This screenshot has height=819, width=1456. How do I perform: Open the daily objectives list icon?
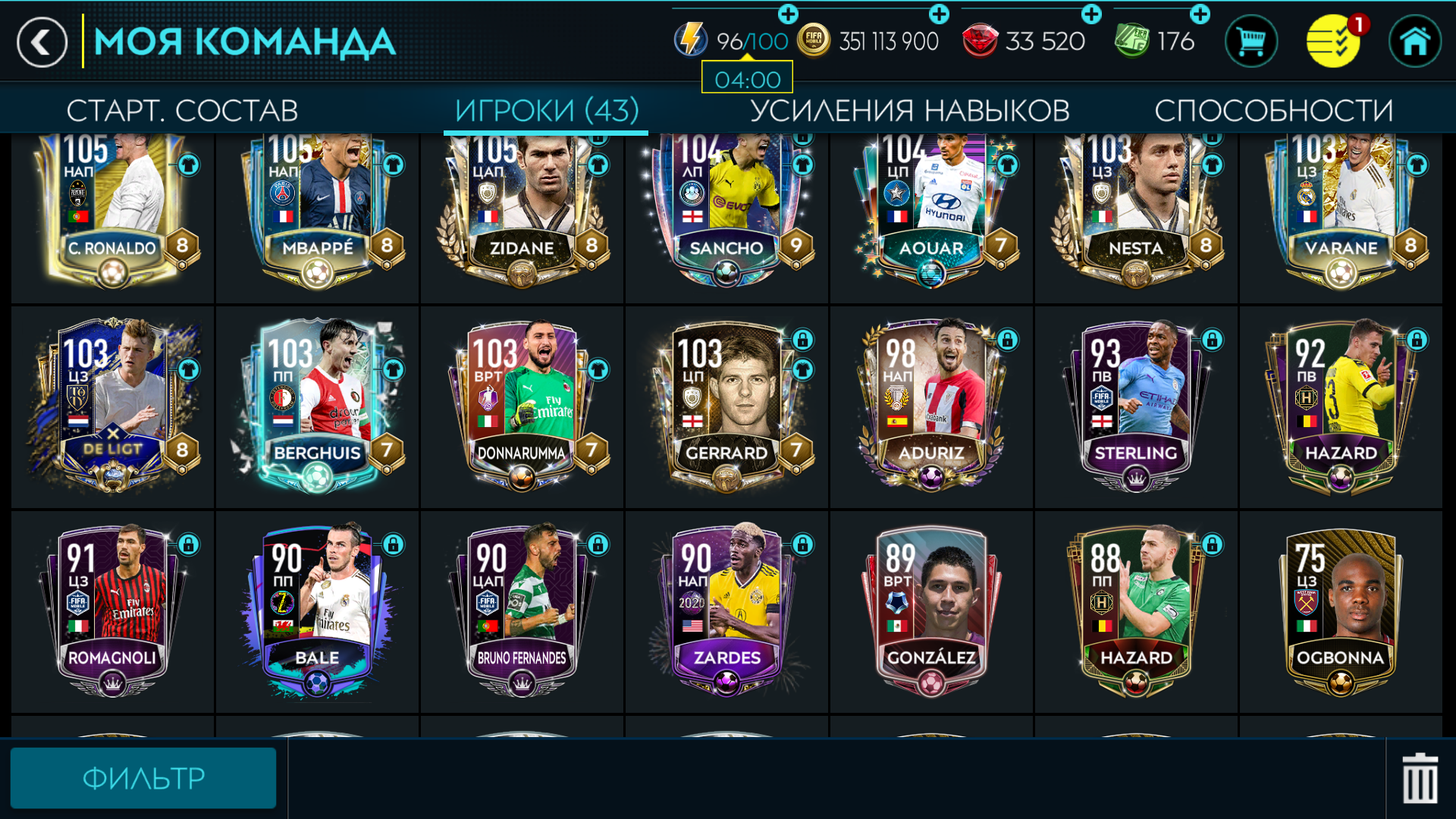[x=1333, y=42]
